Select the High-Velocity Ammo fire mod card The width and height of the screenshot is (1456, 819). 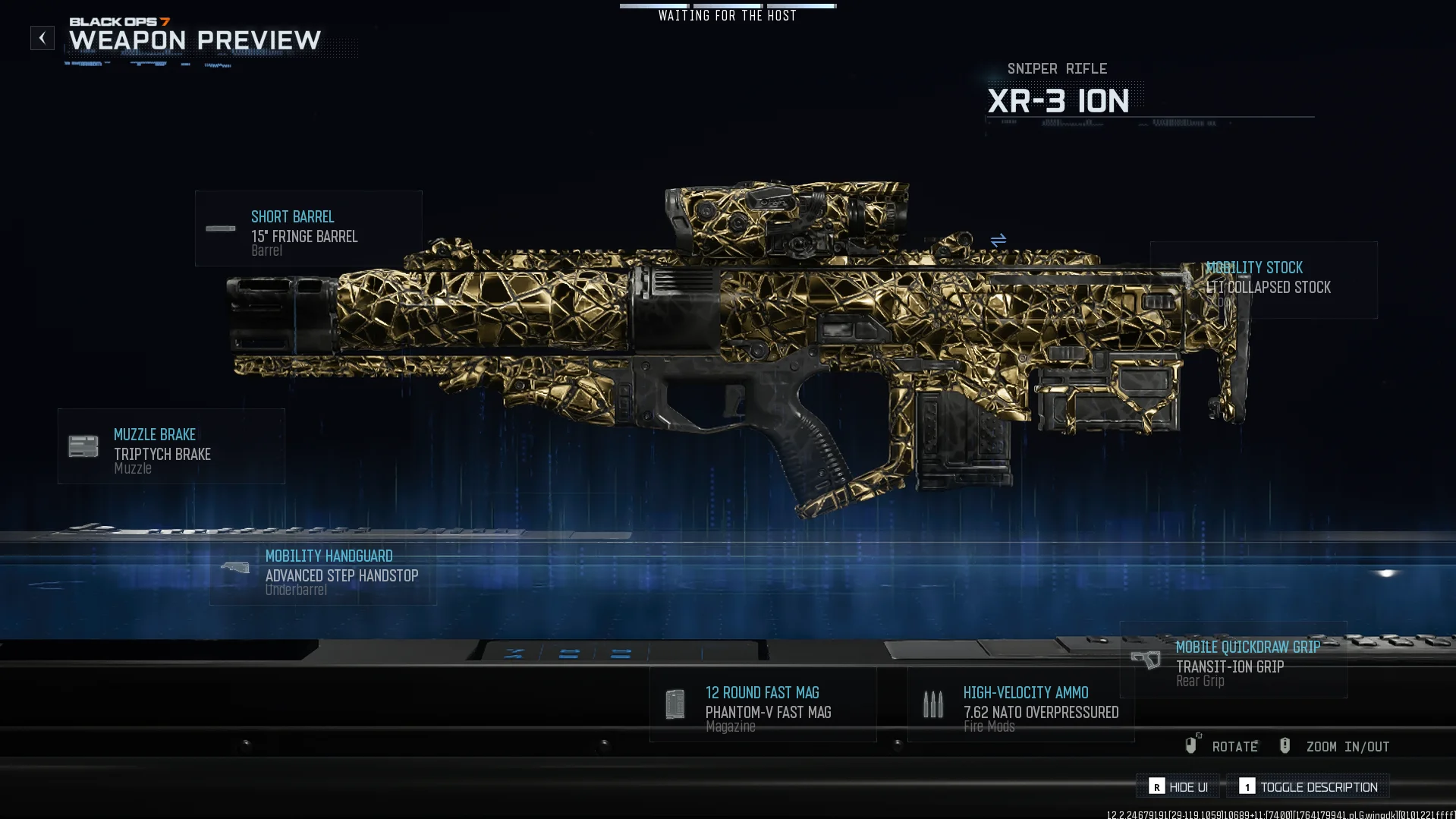pyautogui.click(x=1020, y=704)
